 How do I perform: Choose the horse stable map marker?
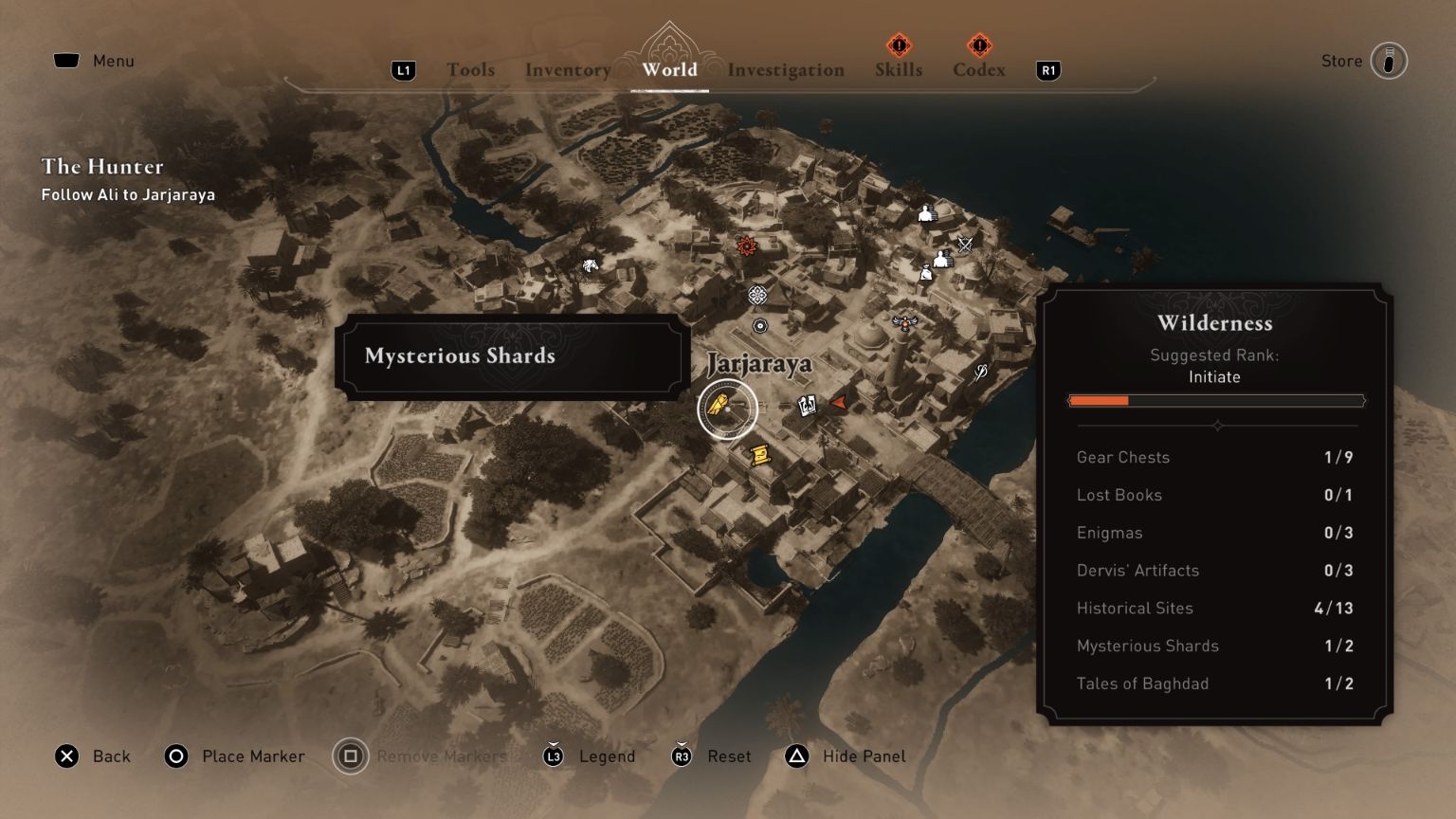click(x=590, y=265)
